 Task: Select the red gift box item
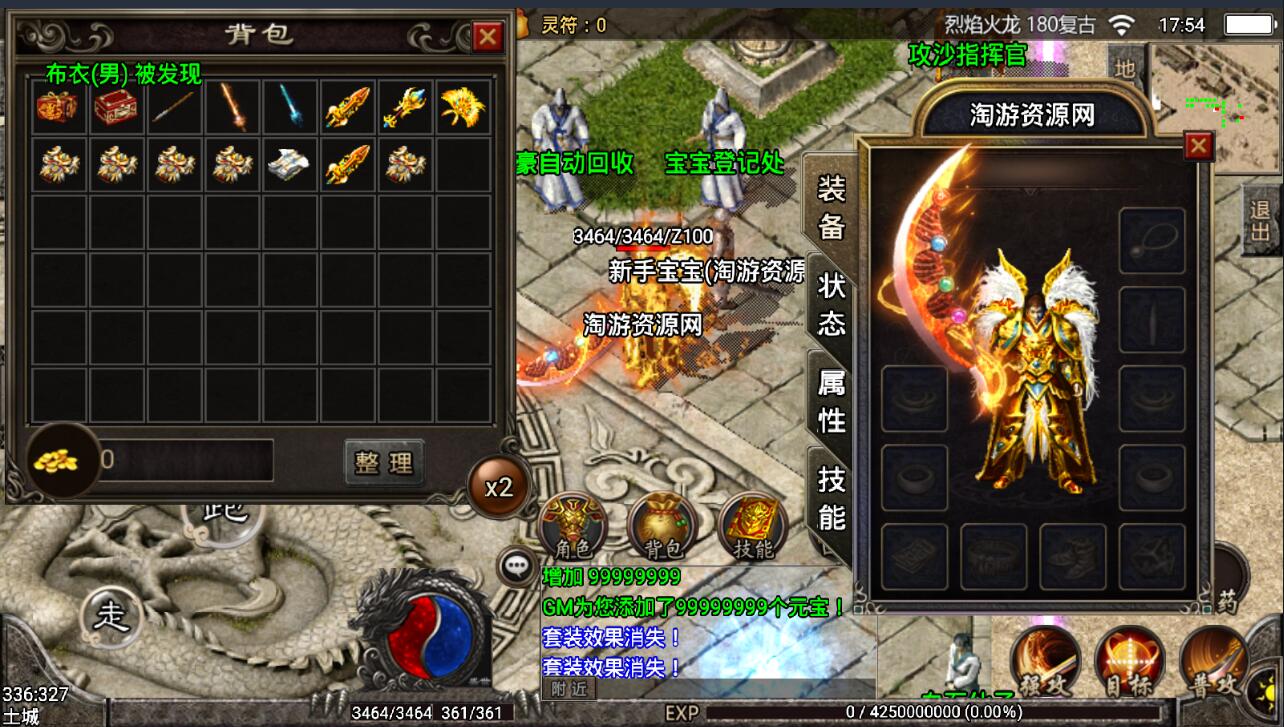(58, 106)
